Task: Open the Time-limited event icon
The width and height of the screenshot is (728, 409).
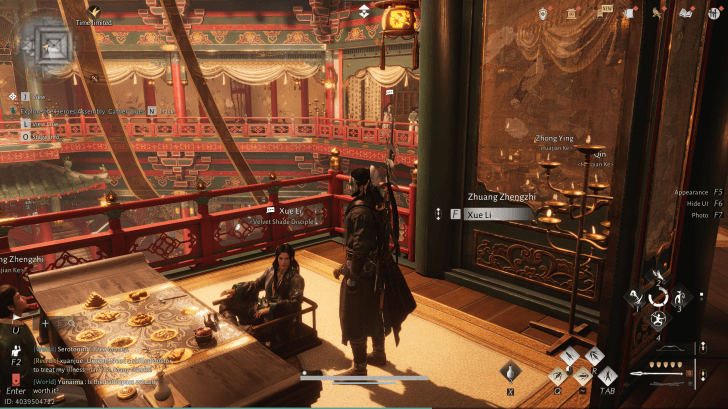Action: tap(93, 10)
